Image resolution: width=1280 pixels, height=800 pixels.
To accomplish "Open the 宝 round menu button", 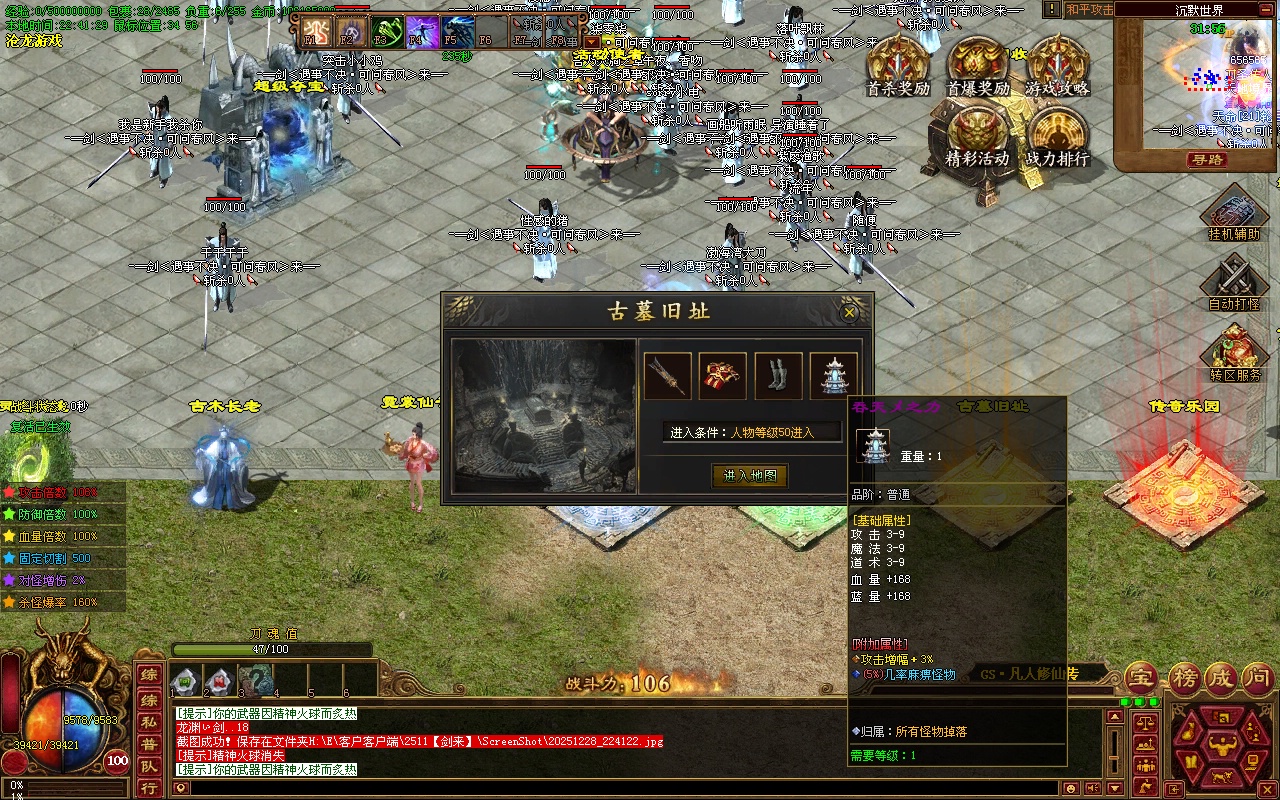I will pos(1142,680).
